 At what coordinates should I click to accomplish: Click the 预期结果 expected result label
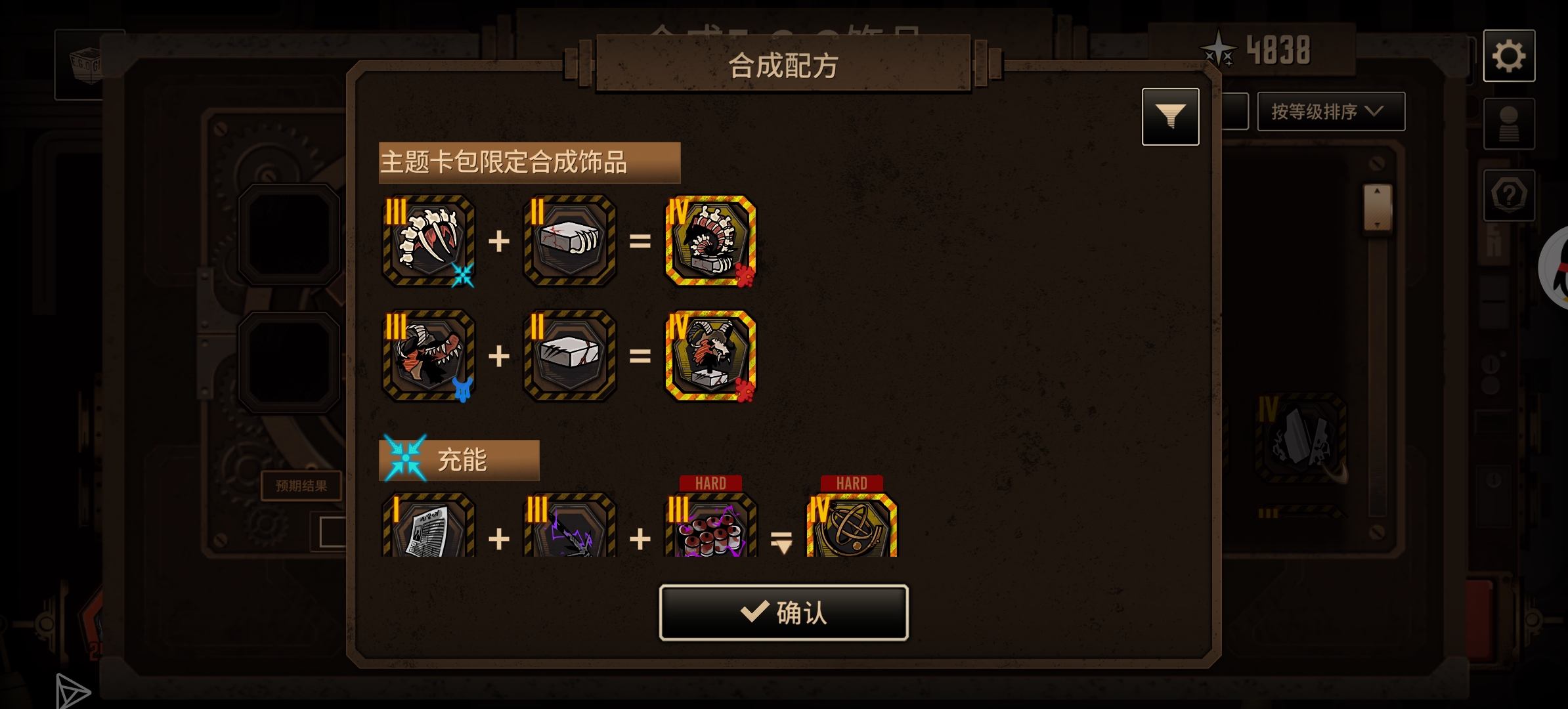tap(303, 486)
